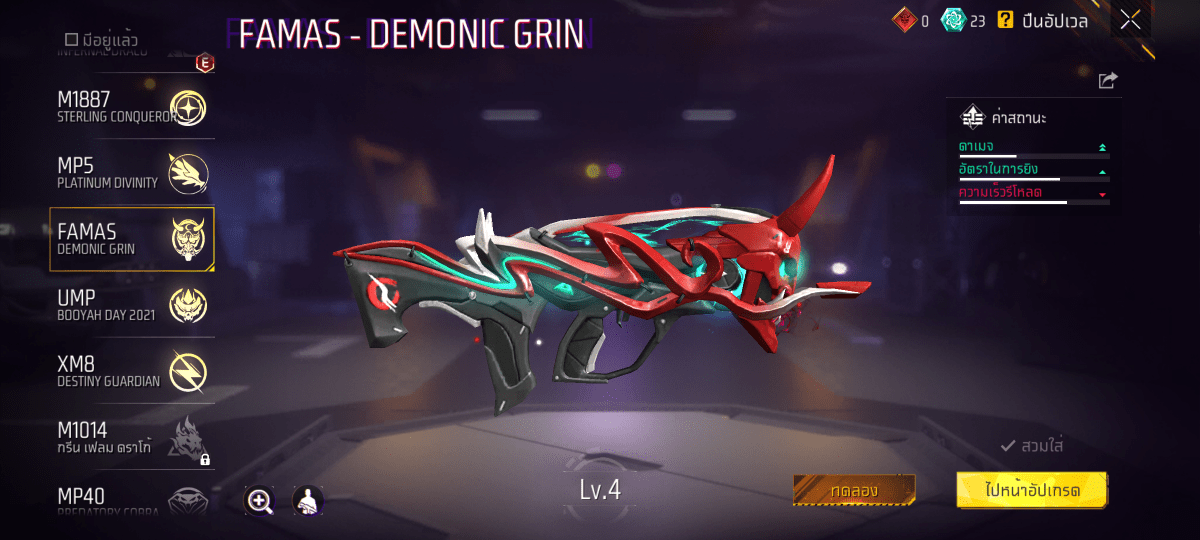The height and width of the screenshot is (540, 1200).
Task: Equip the skin with the checkmark button
Action: coord(1031,446)
